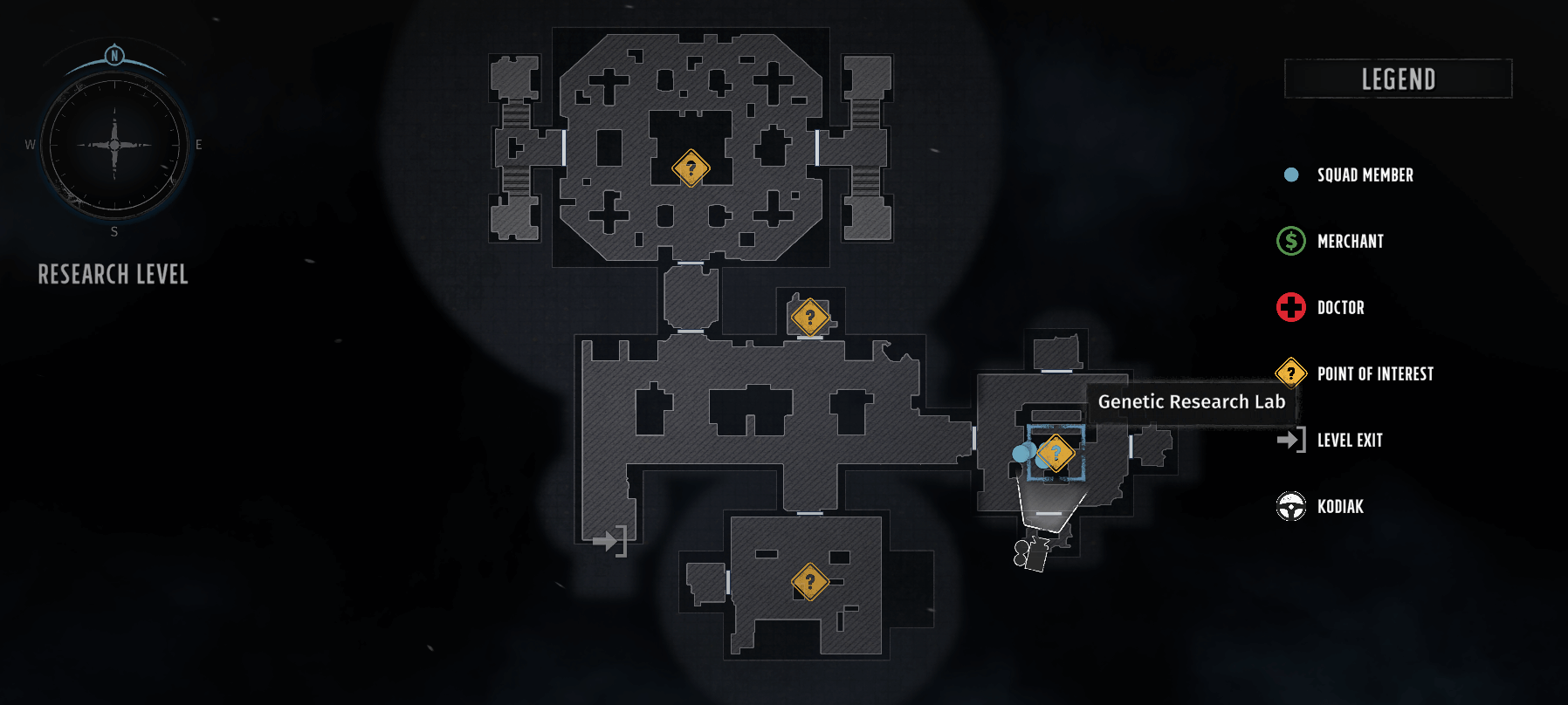Open the Genetic Research Lab point of interest marker
Viewport: 1568px width, 705px height.
1056,452
